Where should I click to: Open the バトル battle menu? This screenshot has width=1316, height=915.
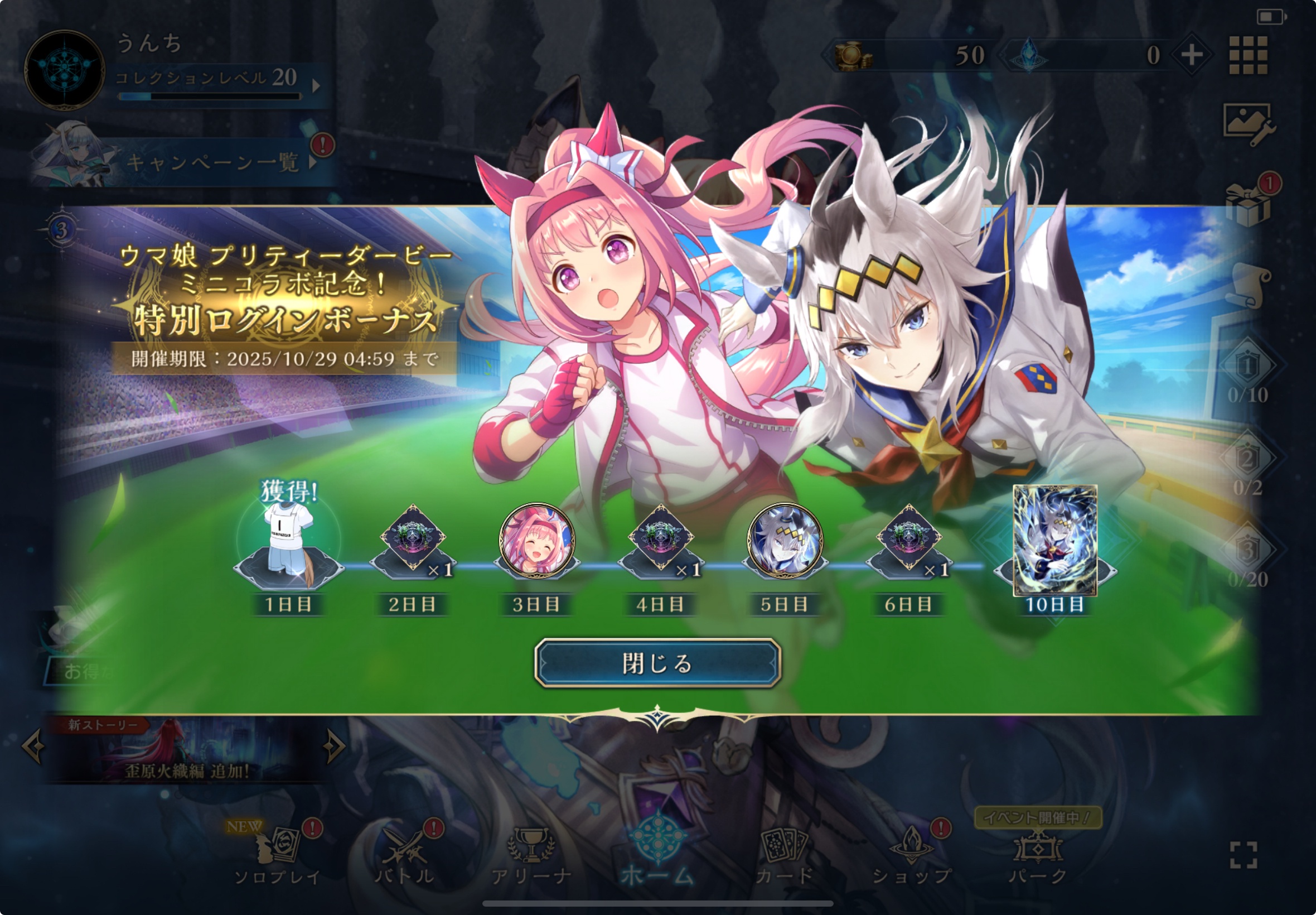pos(405,855)
